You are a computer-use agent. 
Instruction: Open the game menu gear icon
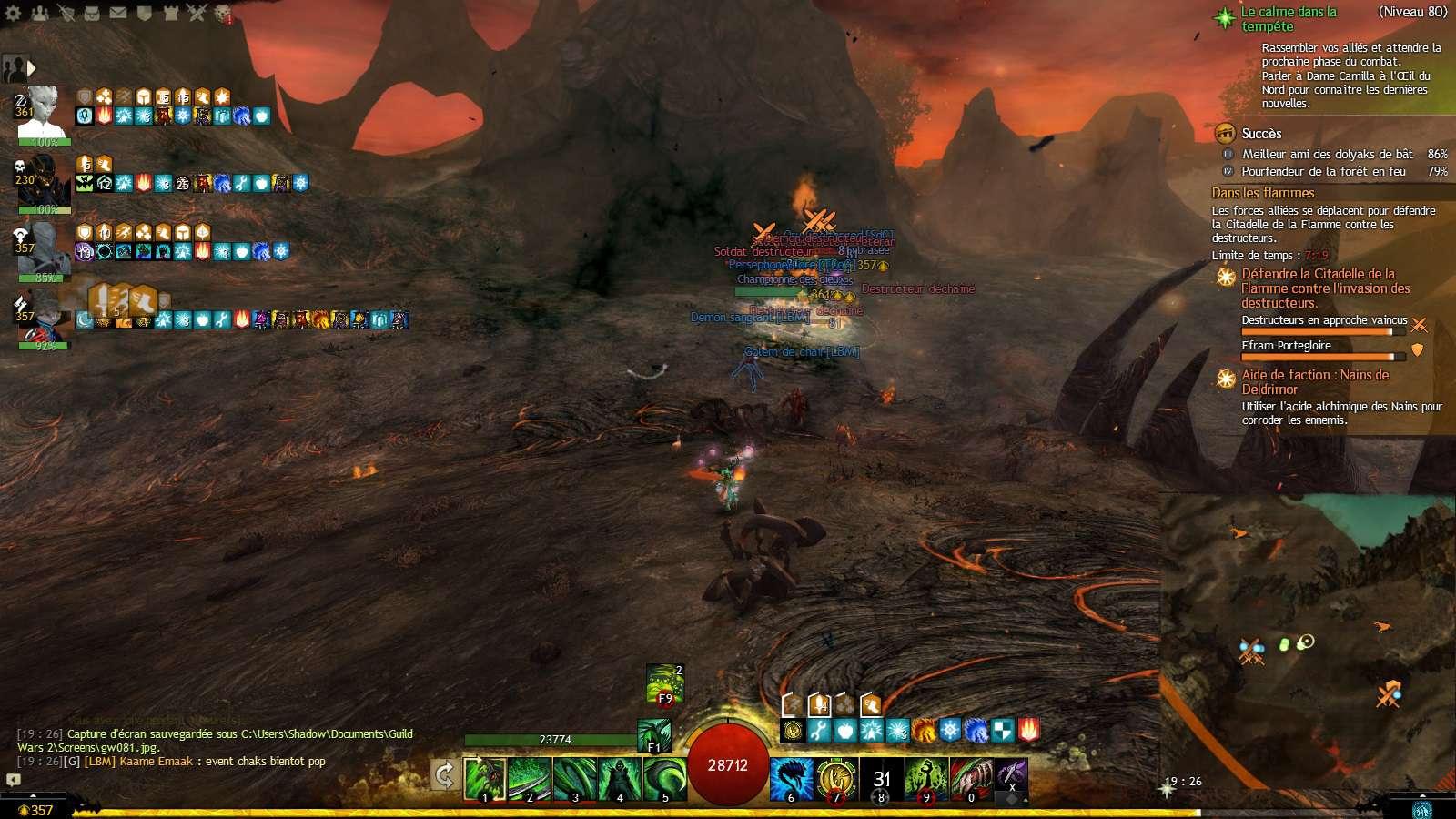point(14,13)
